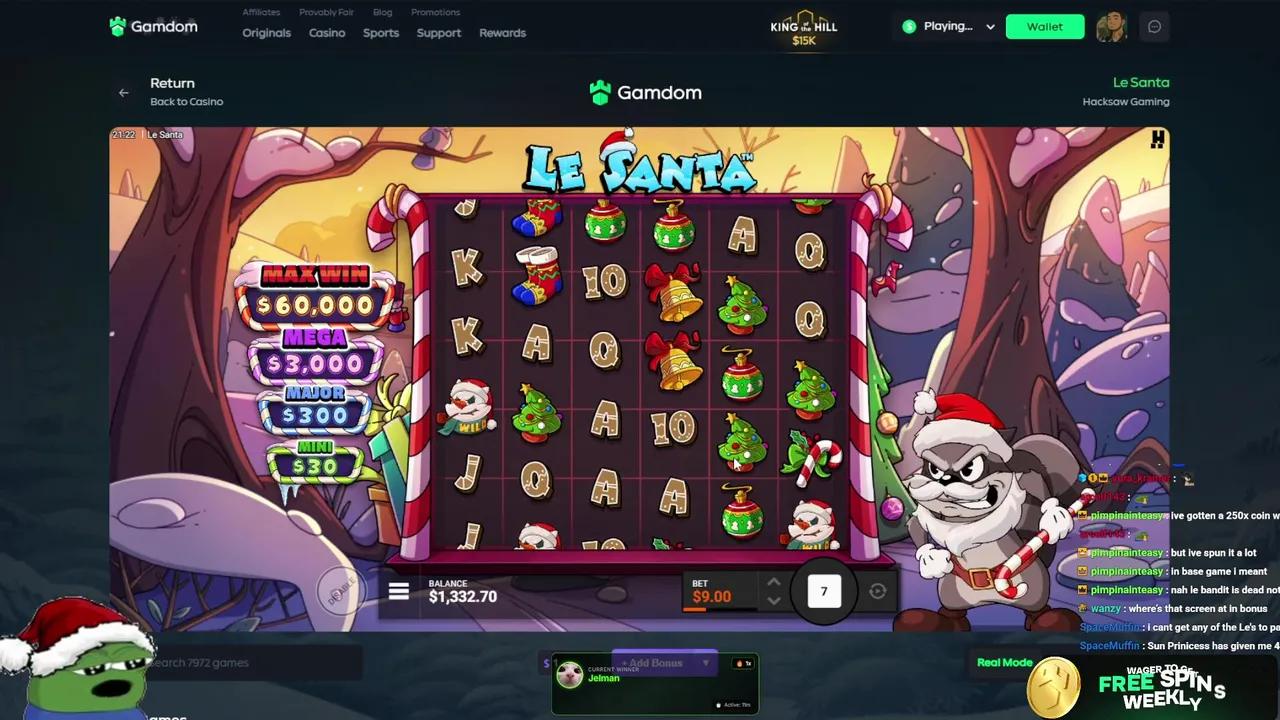Switch to the Originals section

(x=266, y=32)
